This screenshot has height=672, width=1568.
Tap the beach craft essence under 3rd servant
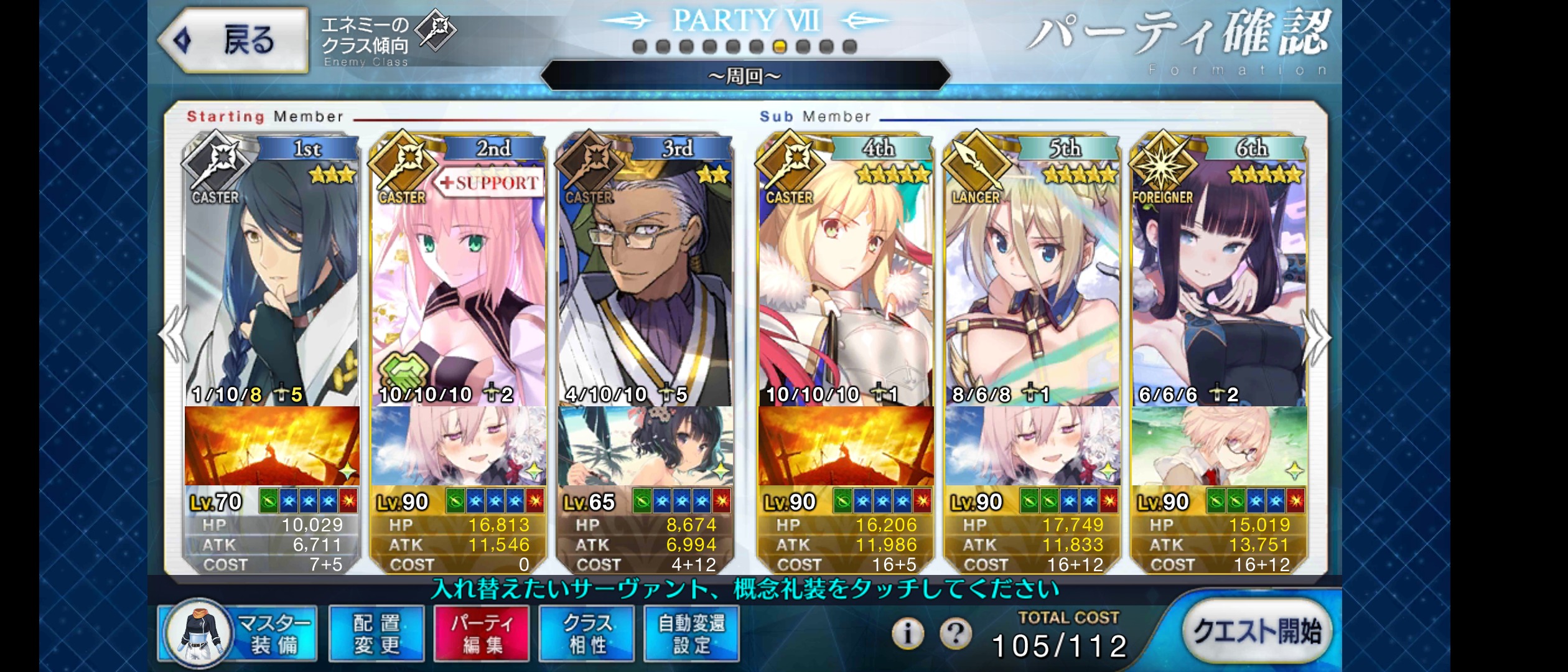coord(645,446)
